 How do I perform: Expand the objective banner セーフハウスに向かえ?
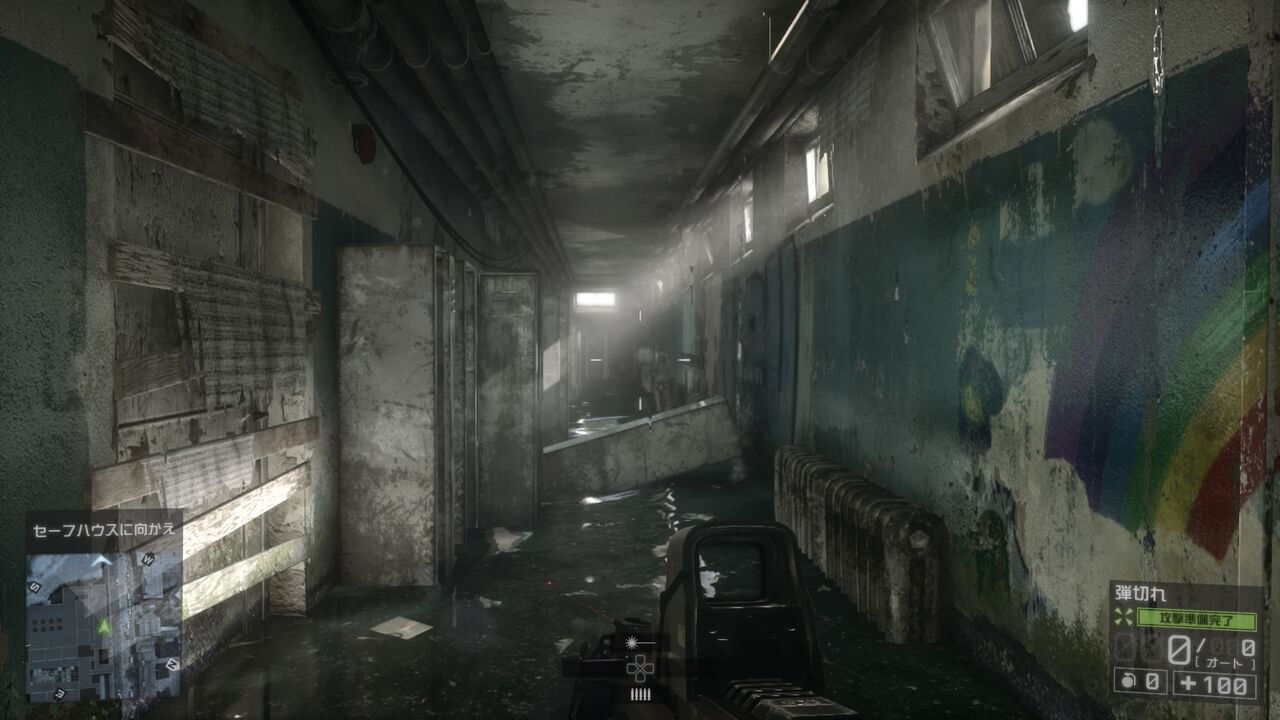coord(104,529)
